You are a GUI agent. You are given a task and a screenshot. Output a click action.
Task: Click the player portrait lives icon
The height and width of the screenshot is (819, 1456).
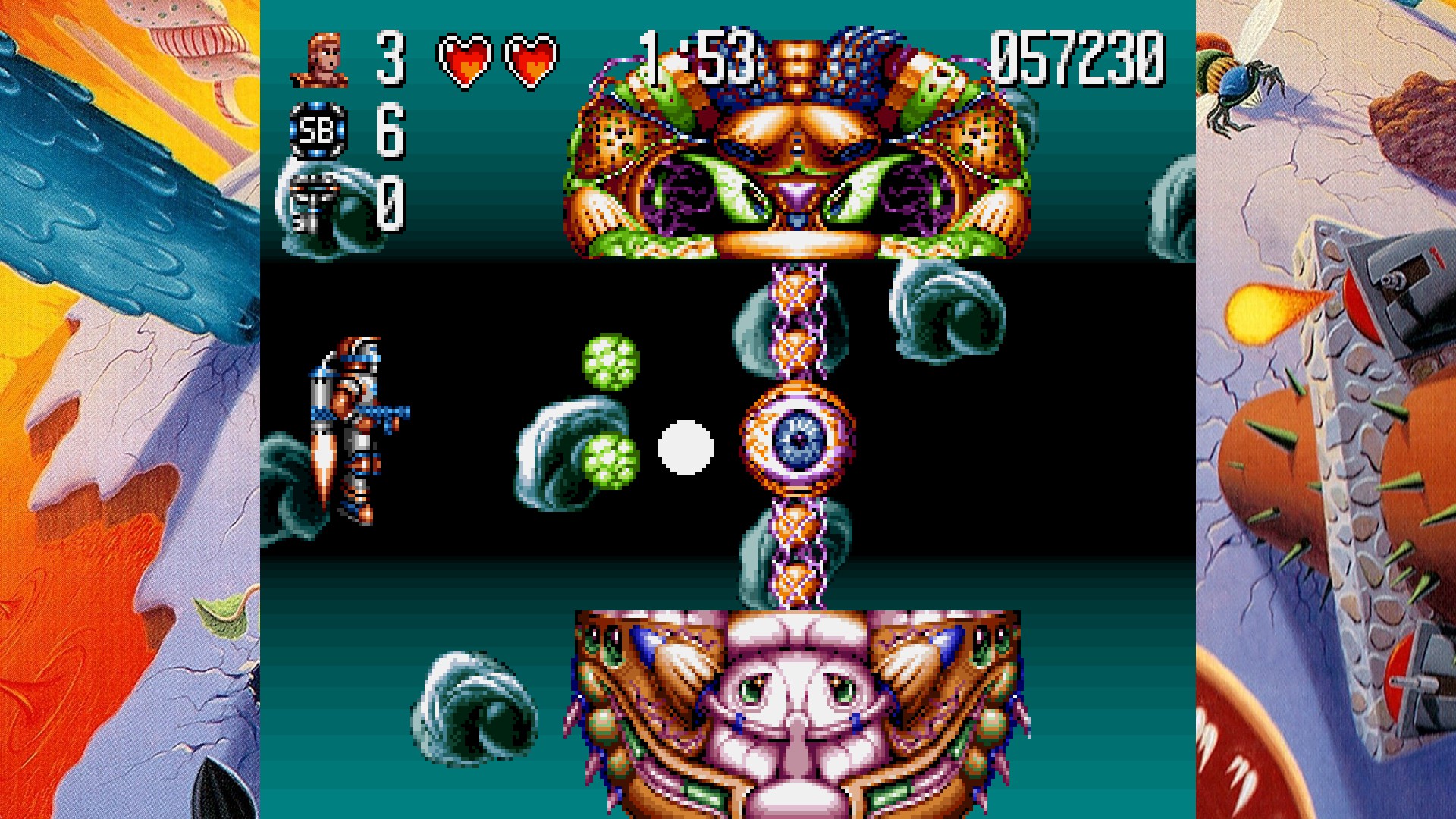pyautogui.click(x=319, y=59)
